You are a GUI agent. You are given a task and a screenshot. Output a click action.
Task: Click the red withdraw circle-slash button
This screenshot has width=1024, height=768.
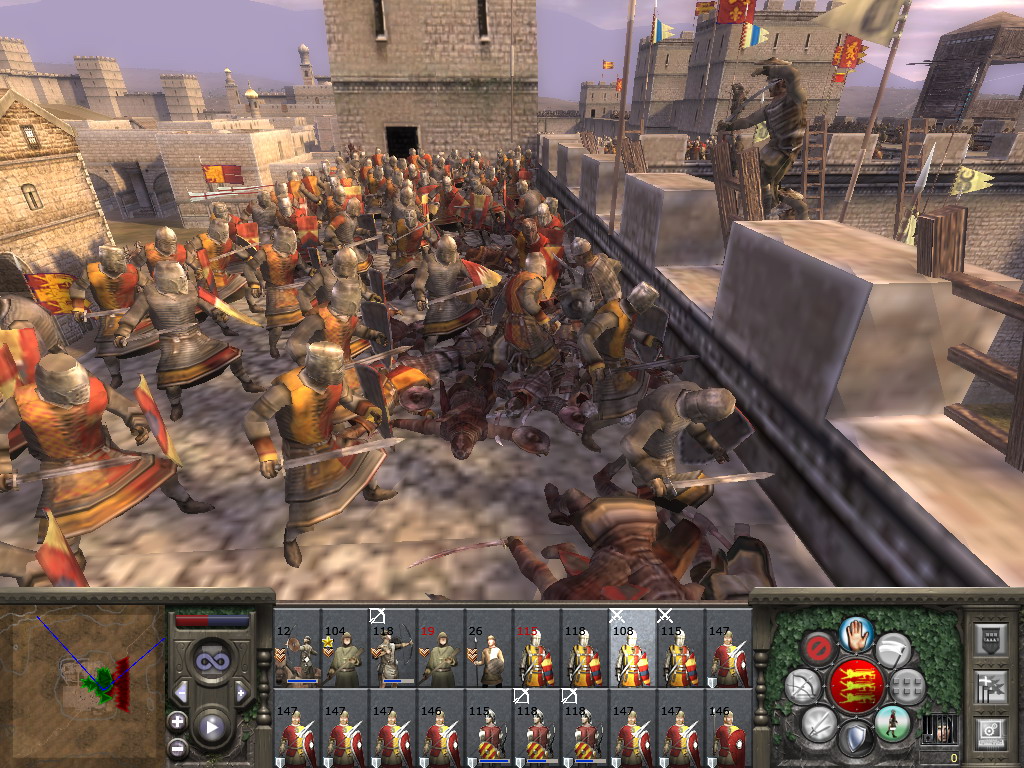point(819,649)
